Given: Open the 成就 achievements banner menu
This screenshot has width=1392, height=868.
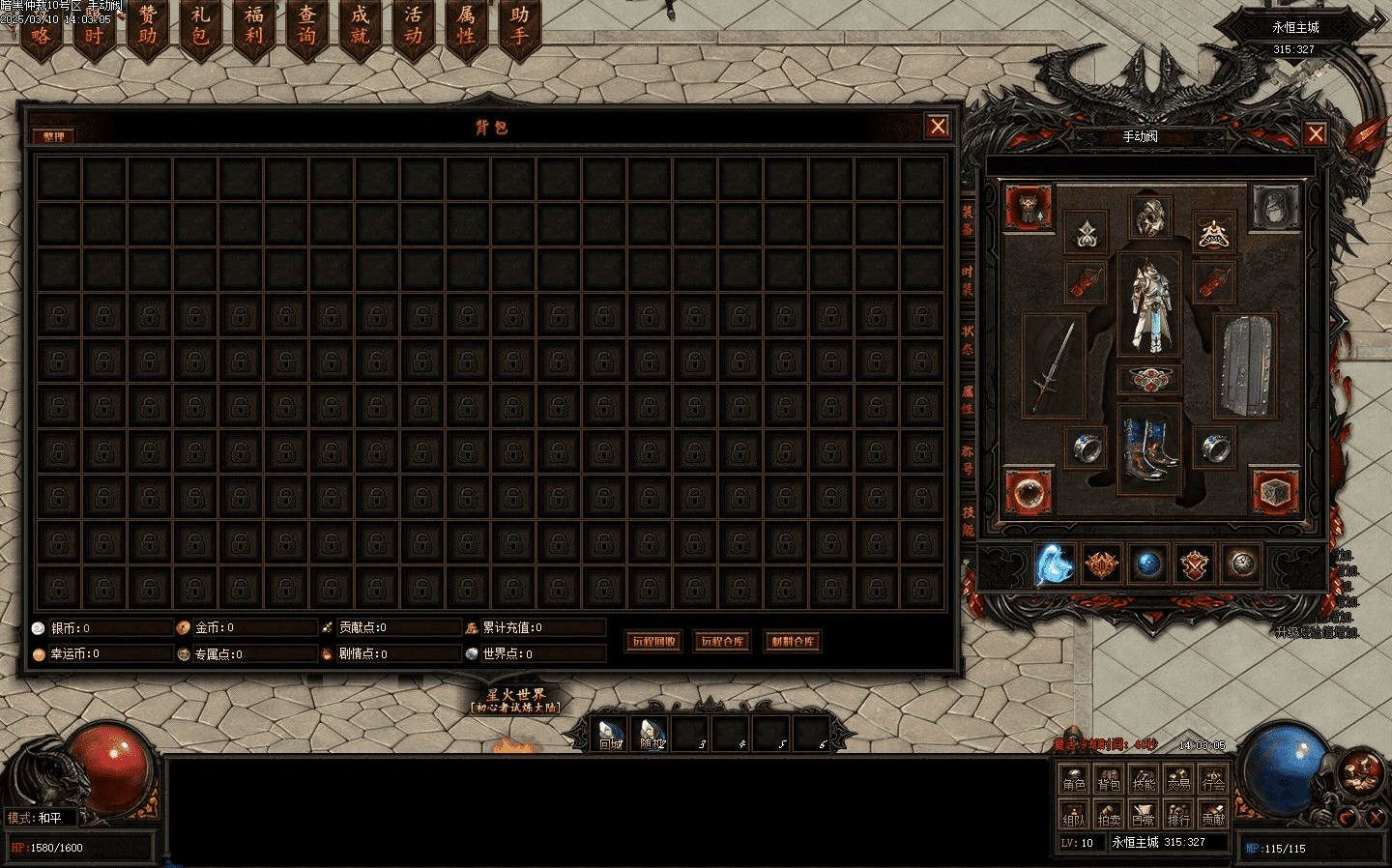Looking at the screenshot, I should [x=360, y=27].
